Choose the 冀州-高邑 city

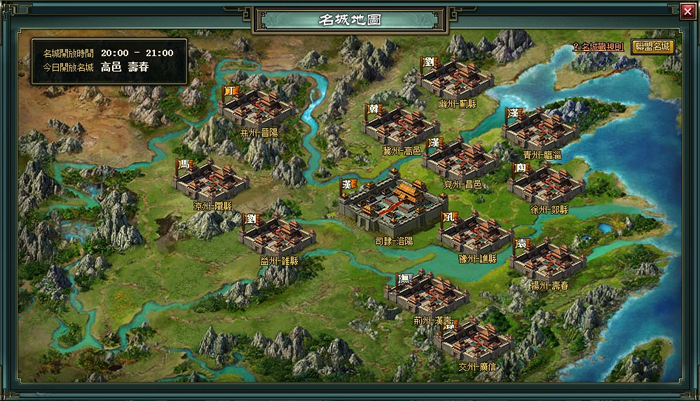click(x=401, y=124)
